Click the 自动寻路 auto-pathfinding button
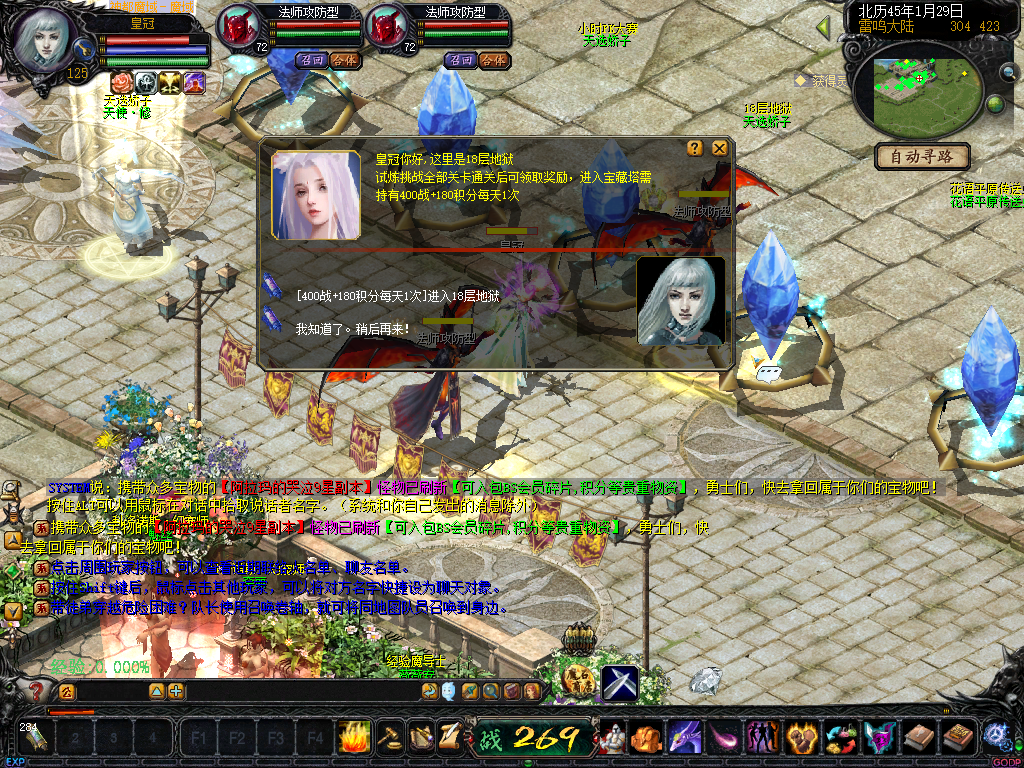This screenshot has width=1024, height=768. [921, 156]
